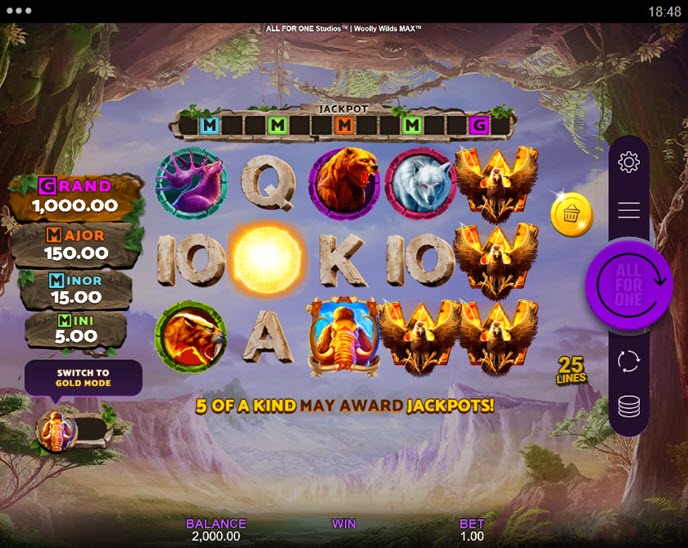Open the hamburger menu
Viewport: 688px width, 548px height.
(629, 210)
